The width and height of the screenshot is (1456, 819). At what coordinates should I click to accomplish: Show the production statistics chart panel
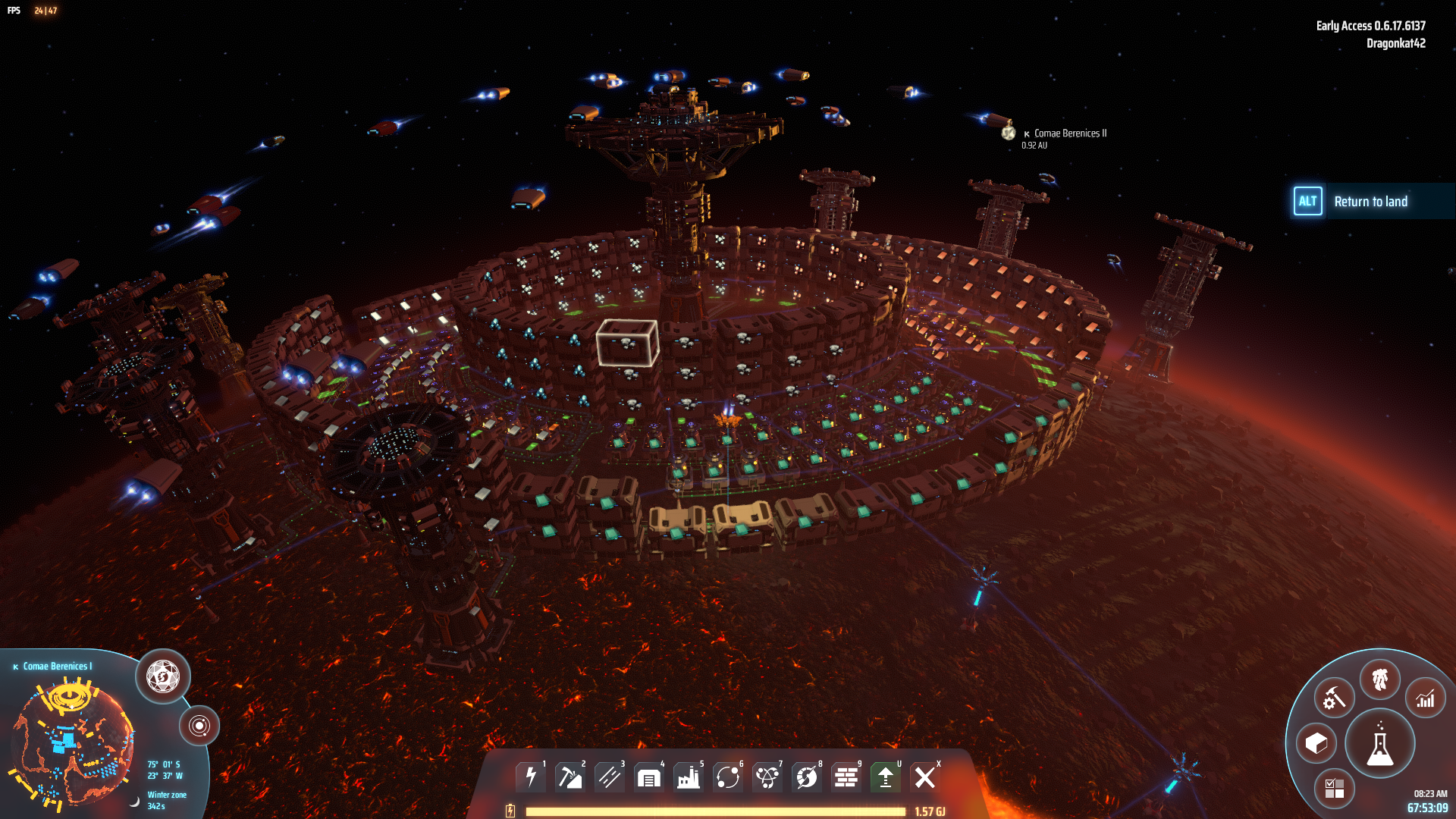coord(1426,698)
